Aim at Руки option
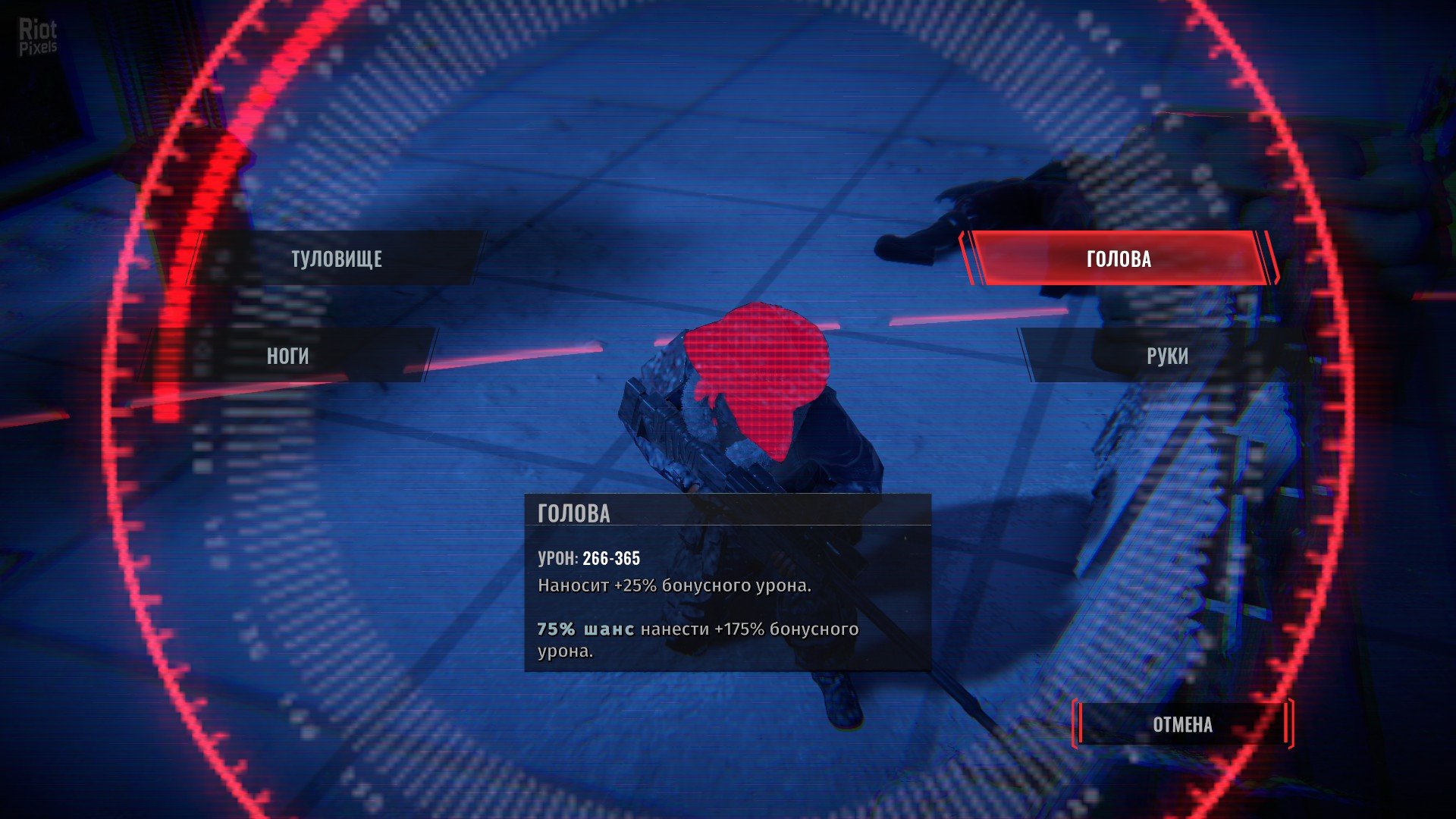This screenshot has width=1456, height=819. click(x=1166, y=356)
